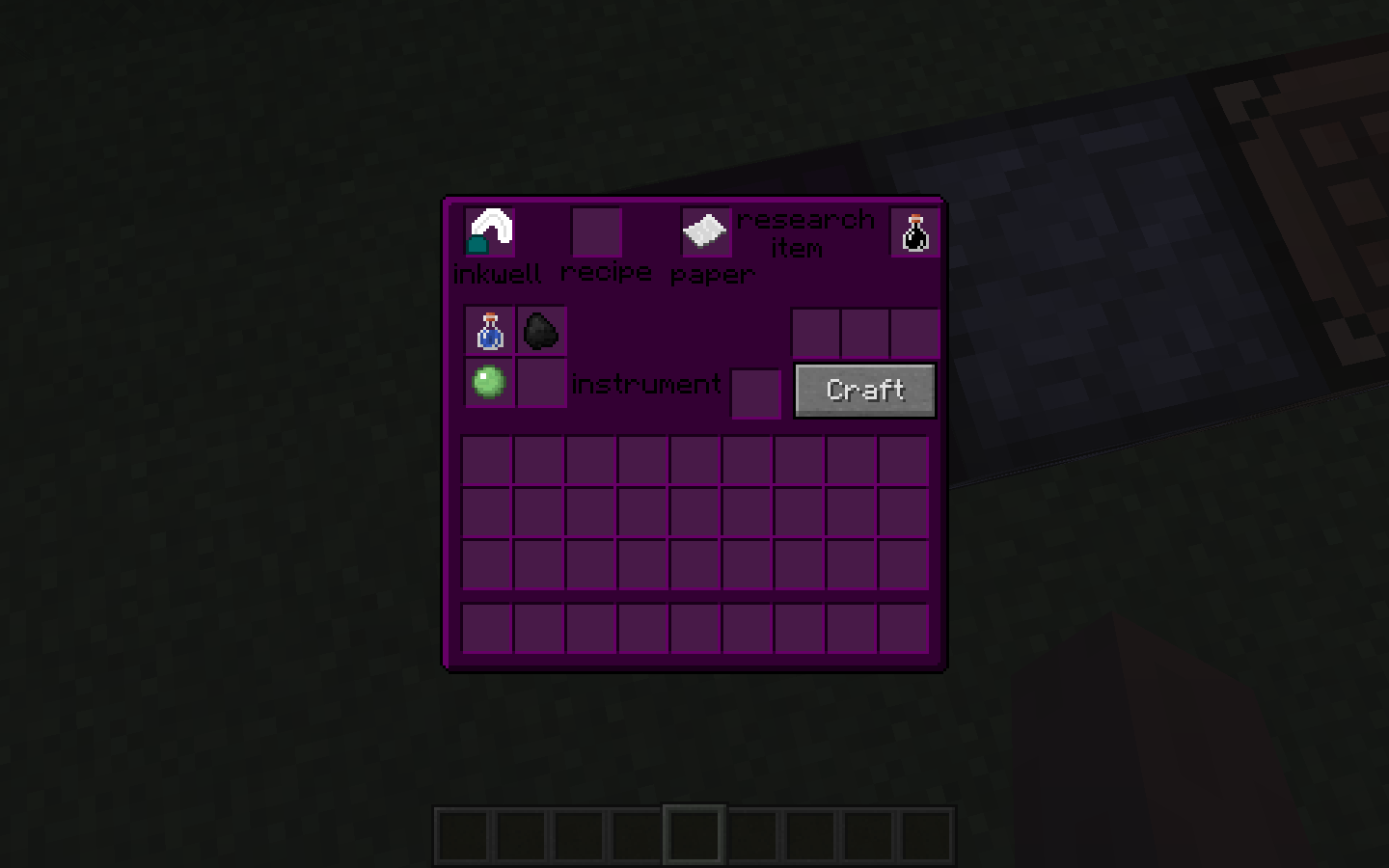Click the first slot of the second inventory row
This screenshot has height=868, width=1389.
(x=489, y=514)
